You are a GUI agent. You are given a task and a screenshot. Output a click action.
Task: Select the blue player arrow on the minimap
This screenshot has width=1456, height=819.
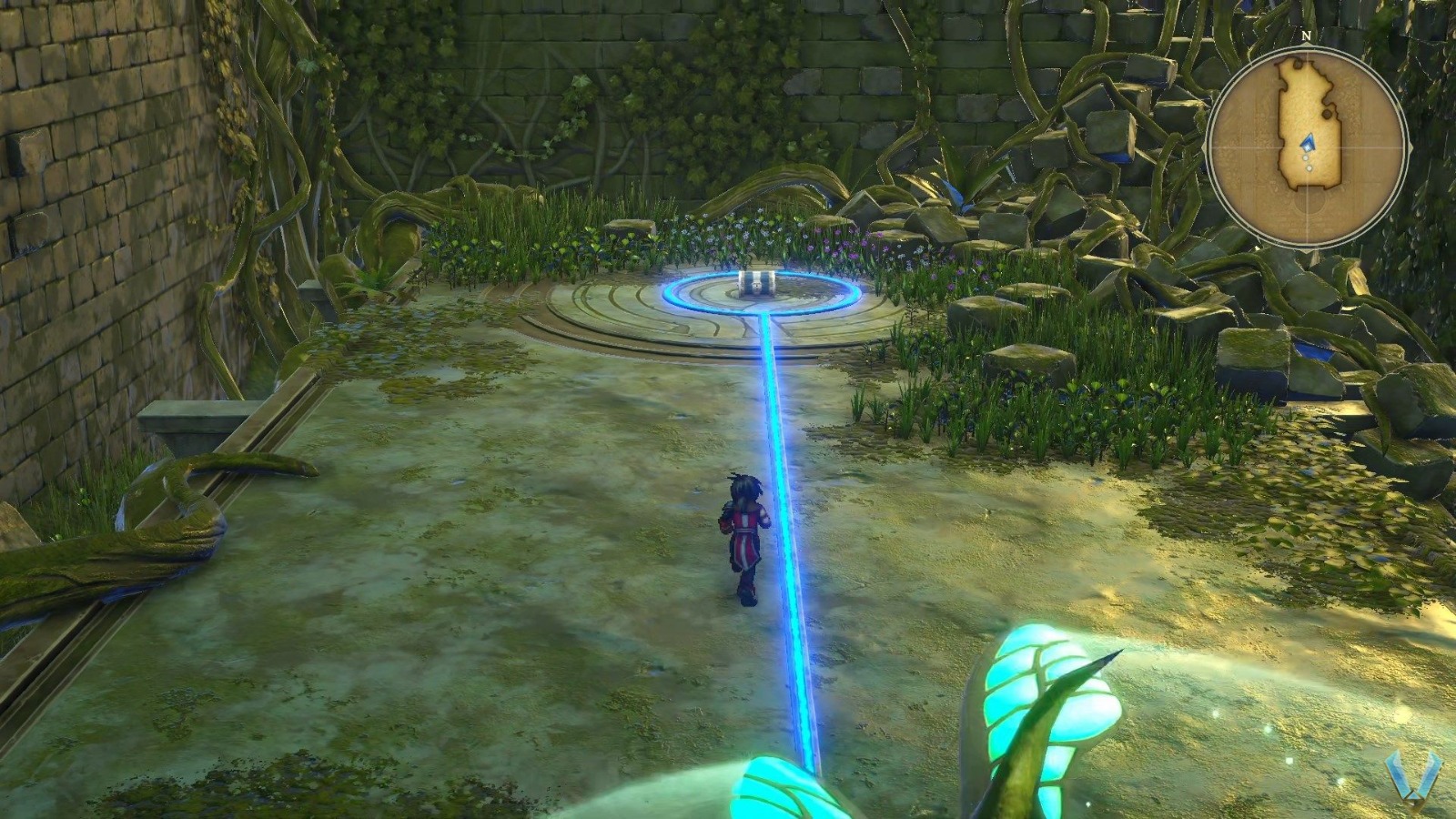1308,144
